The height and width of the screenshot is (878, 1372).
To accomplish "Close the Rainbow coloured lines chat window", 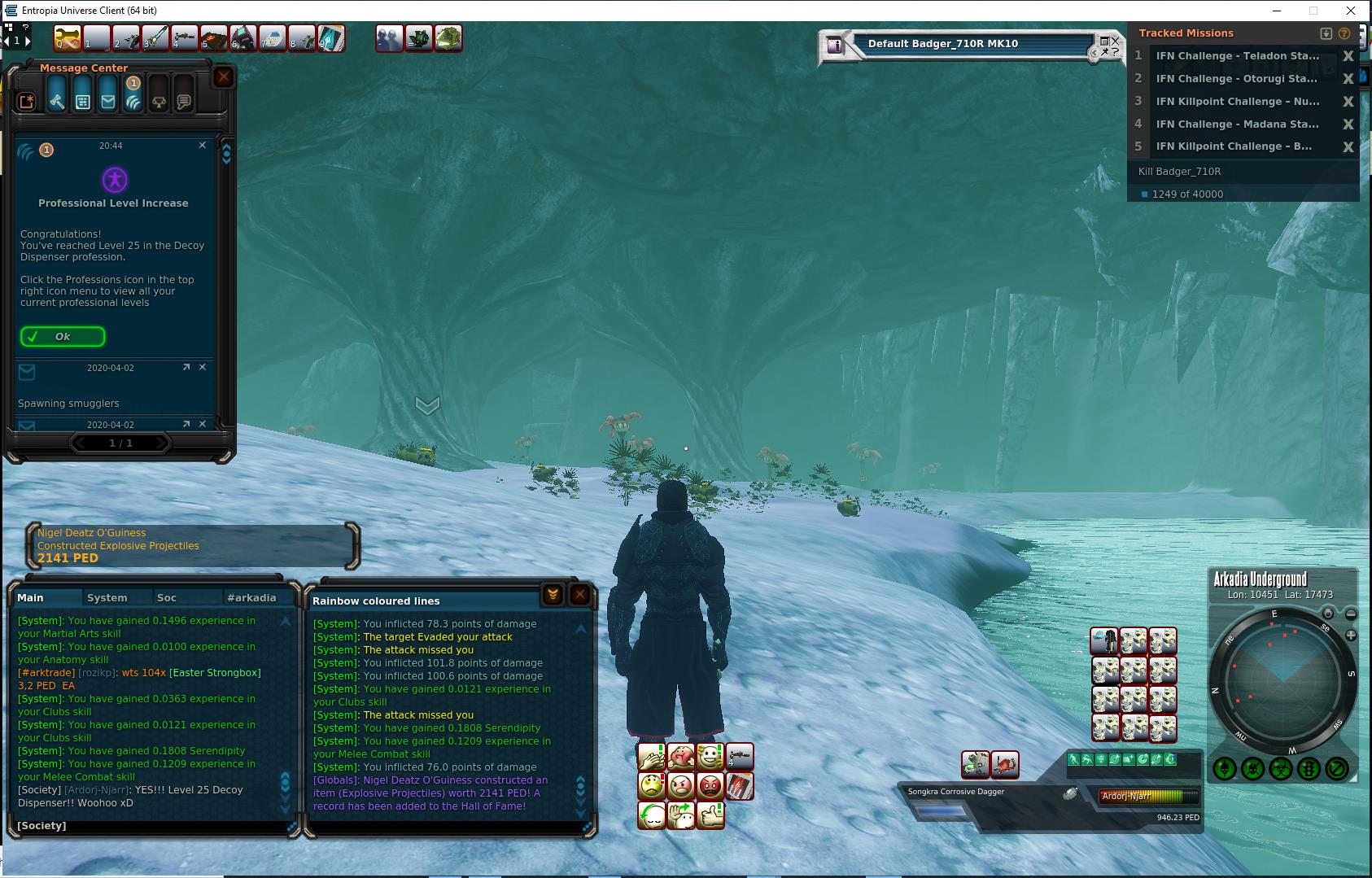I will [x=579, y=595].
